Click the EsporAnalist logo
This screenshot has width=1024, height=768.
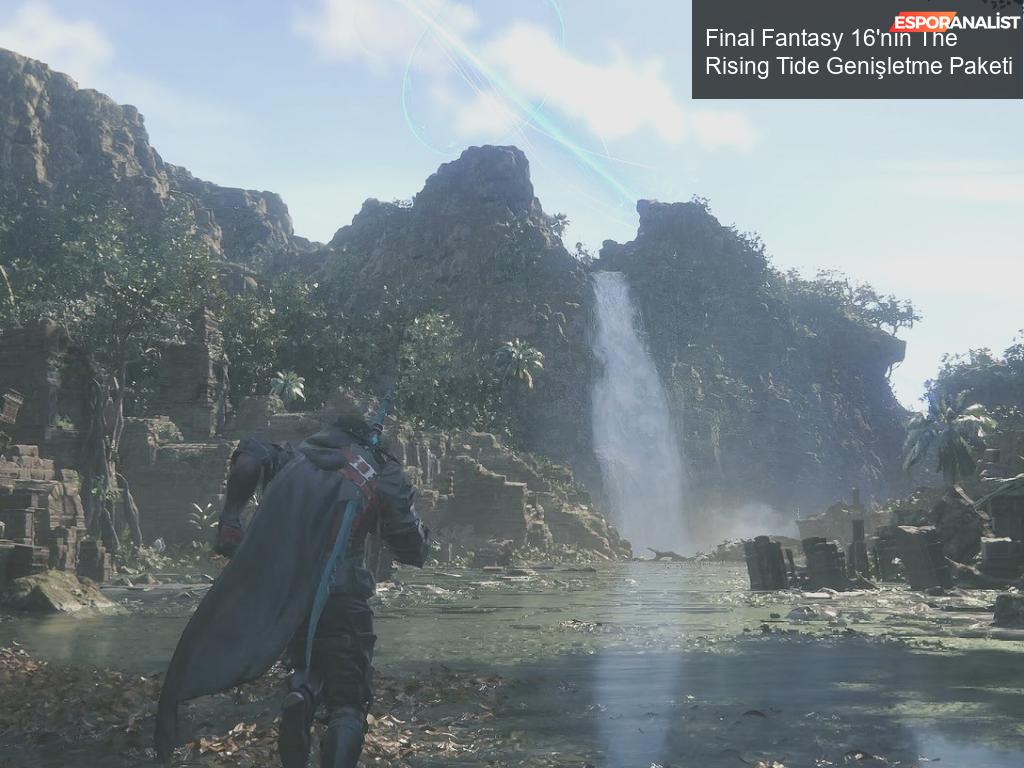click(x=955, y=21)
